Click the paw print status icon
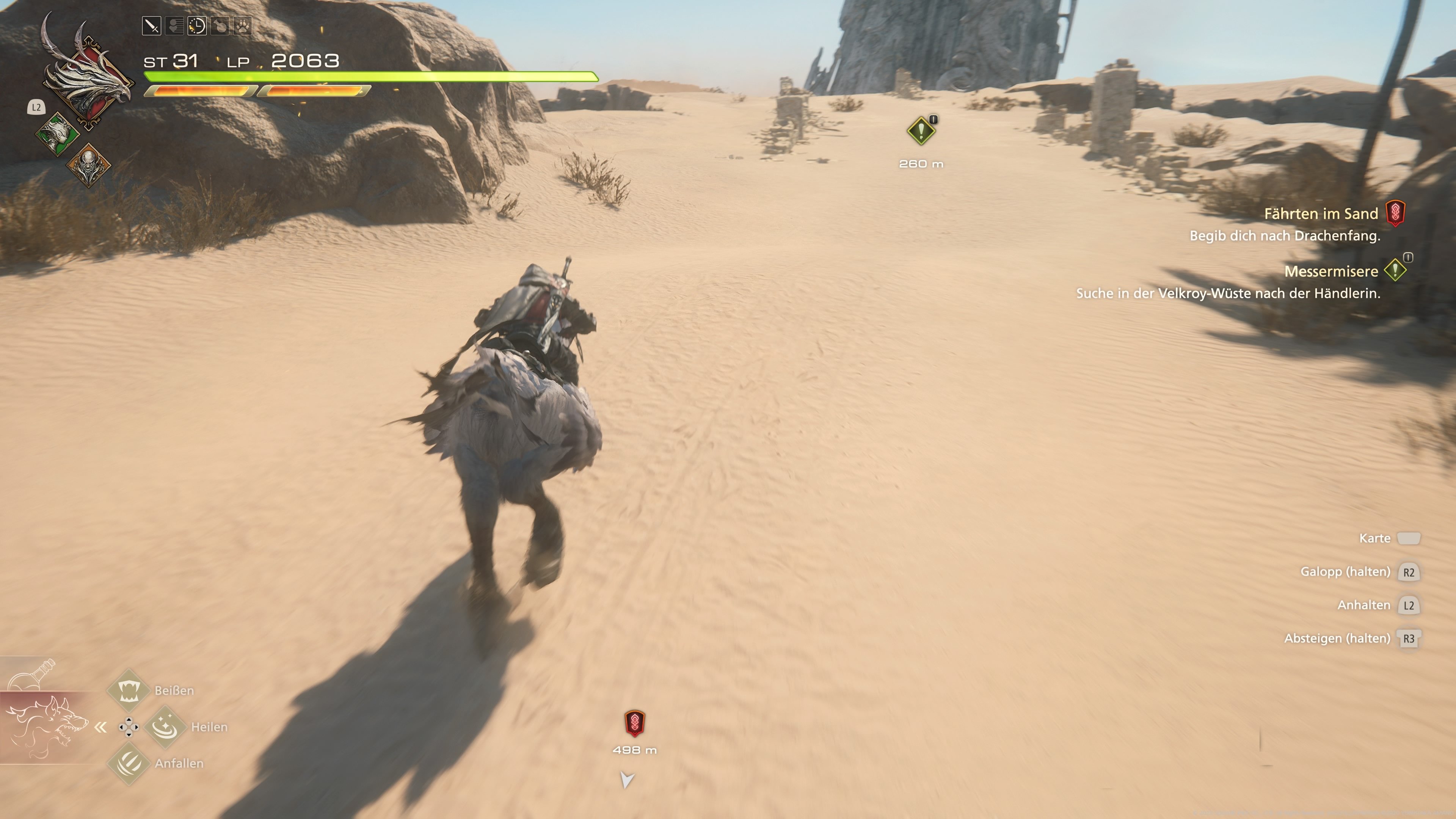 (243, 26)
